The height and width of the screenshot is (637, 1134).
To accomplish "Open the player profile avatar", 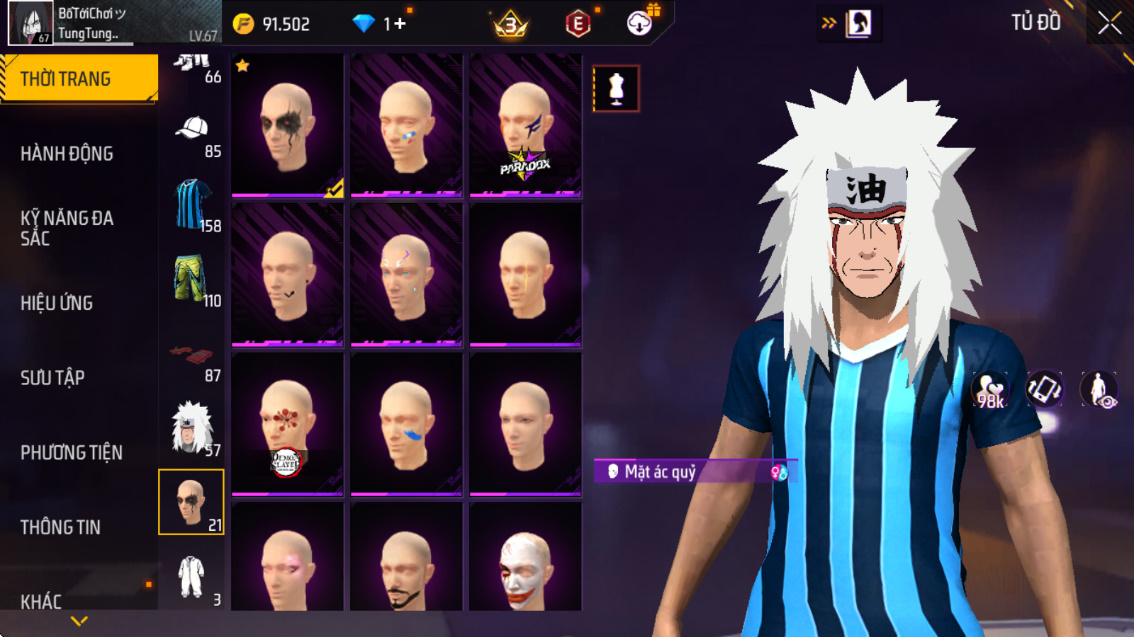I will [31, 23].
